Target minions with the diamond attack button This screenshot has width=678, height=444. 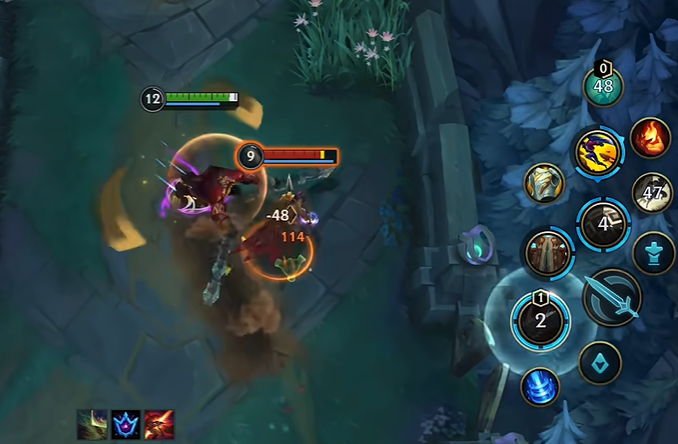click(600, 363)
